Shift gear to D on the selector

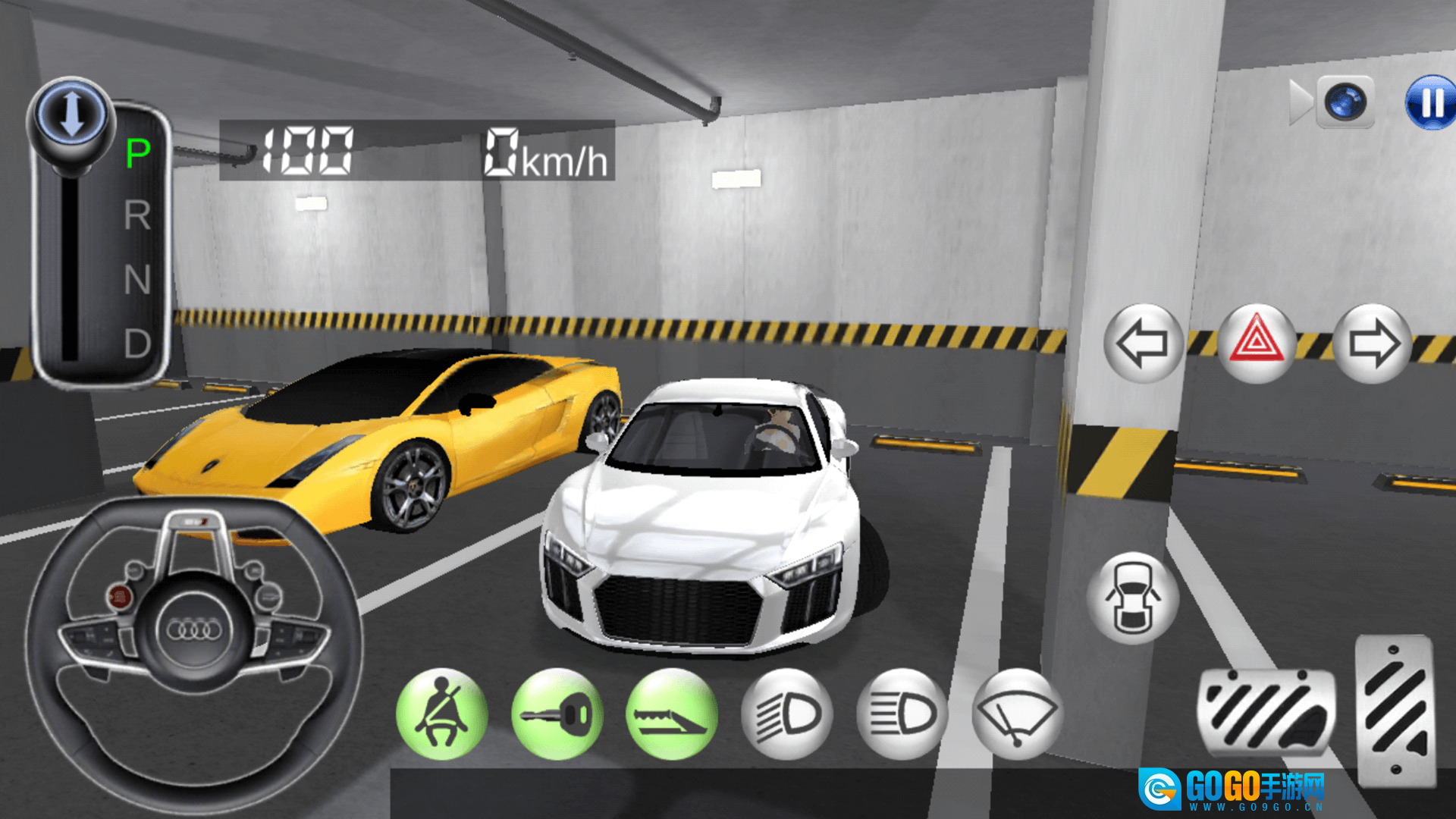pyautogui.click(x=137, y=344)
